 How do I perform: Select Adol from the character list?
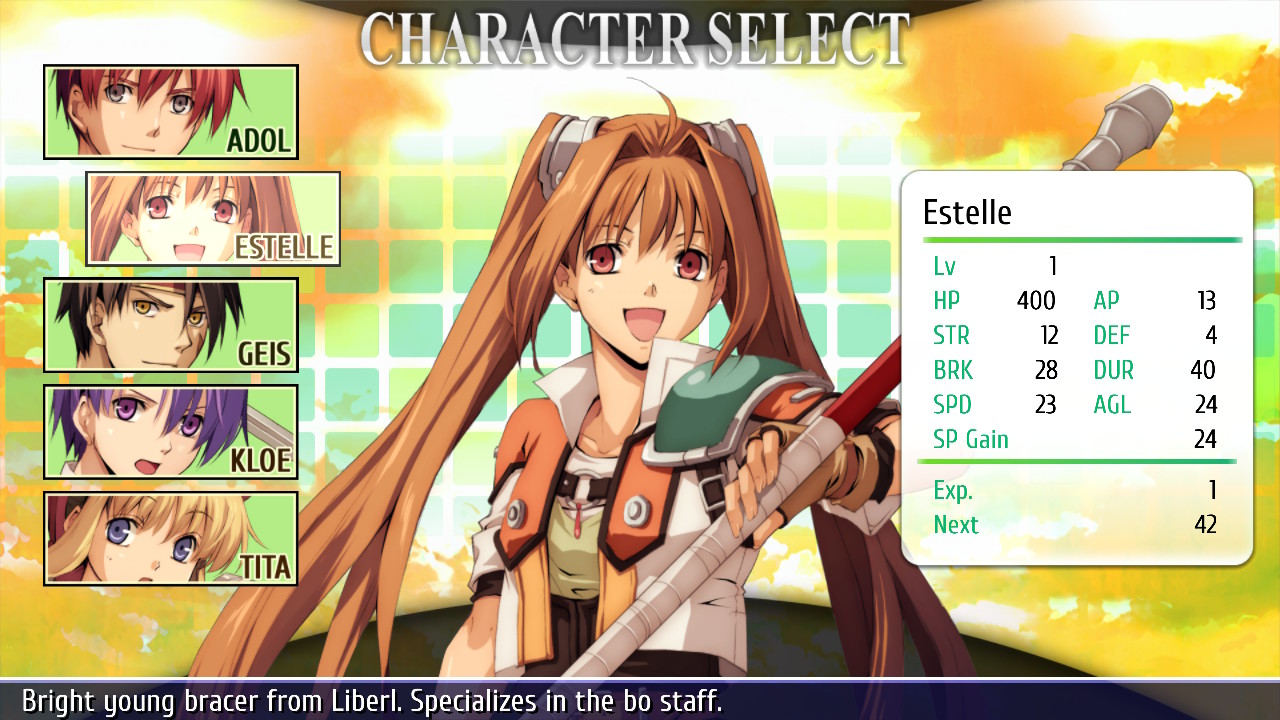[170, 112]
